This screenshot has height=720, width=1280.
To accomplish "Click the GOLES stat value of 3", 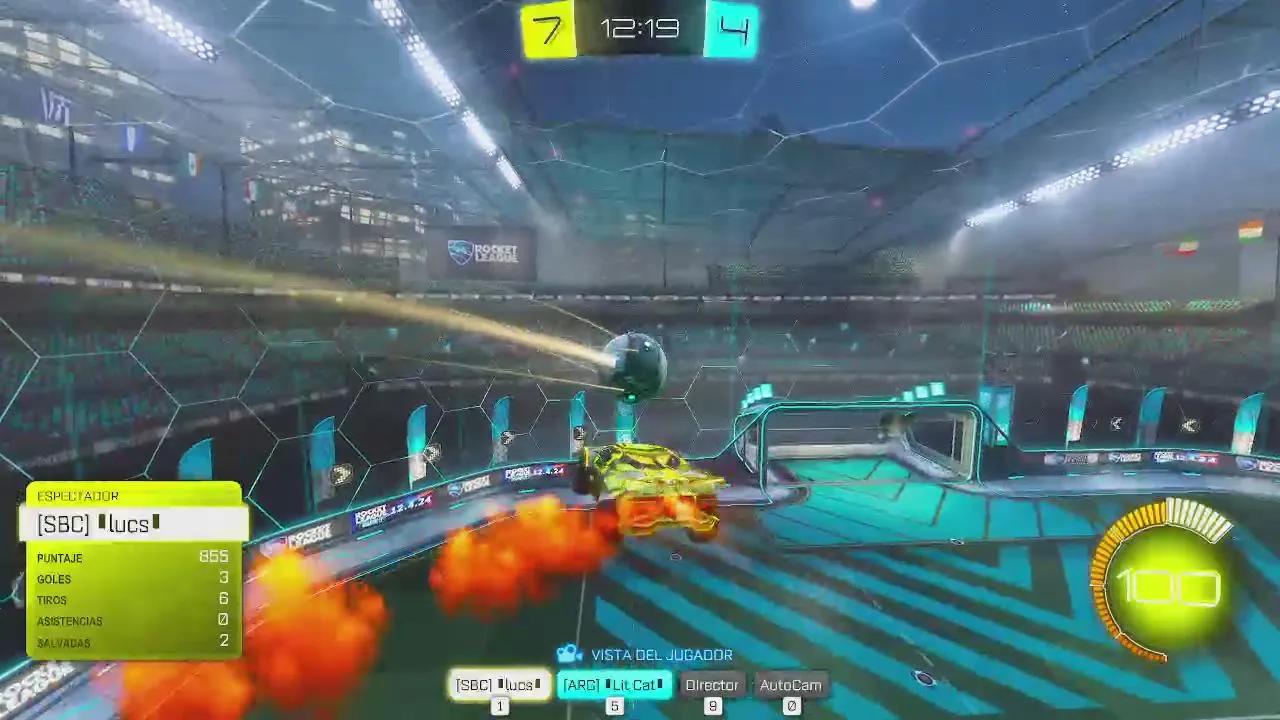I will (224, 579).
